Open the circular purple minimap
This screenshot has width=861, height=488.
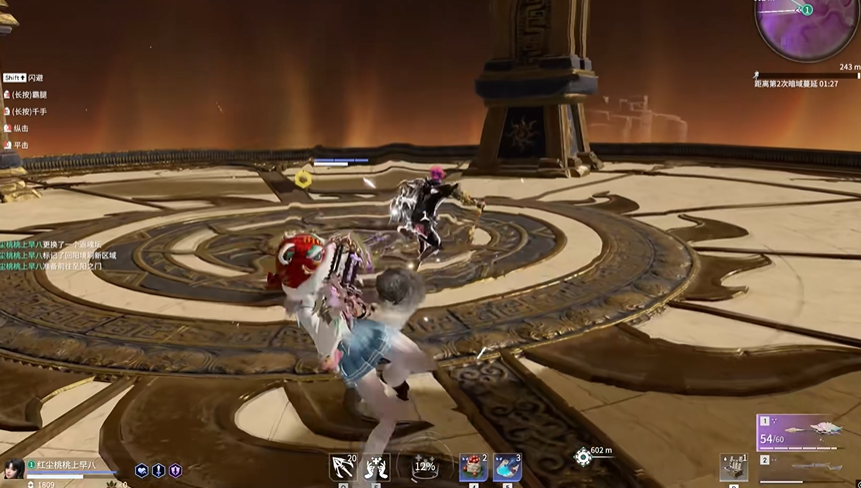point(806,28)
